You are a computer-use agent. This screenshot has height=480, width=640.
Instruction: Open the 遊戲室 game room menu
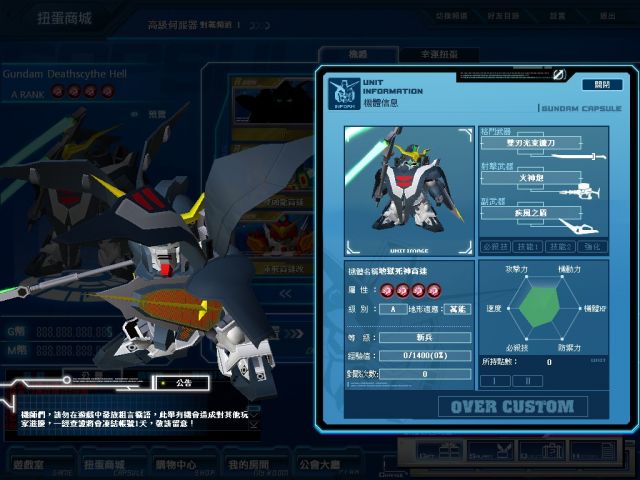31,464
